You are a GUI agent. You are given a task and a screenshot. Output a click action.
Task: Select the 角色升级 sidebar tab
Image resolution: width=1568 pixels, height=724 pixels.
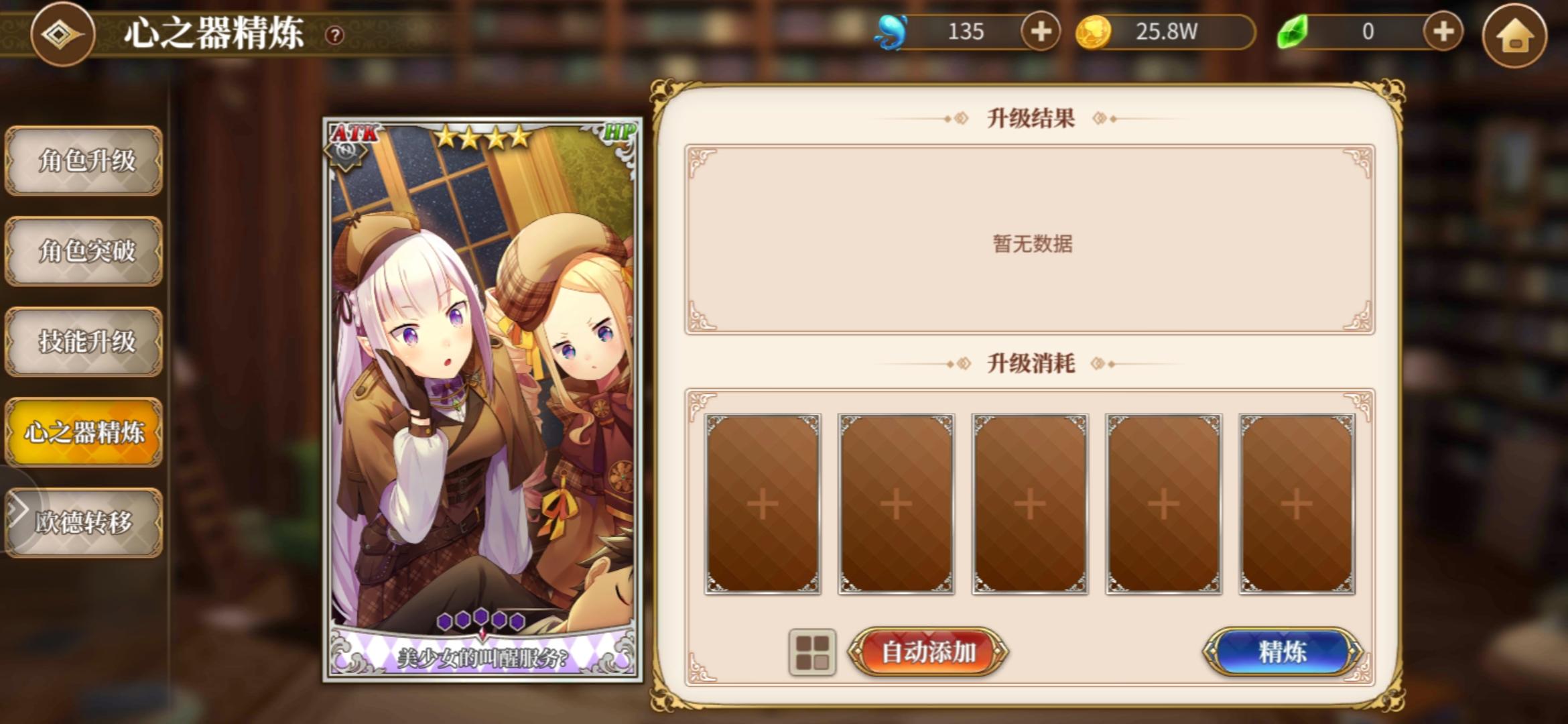(x=83, y=162)
